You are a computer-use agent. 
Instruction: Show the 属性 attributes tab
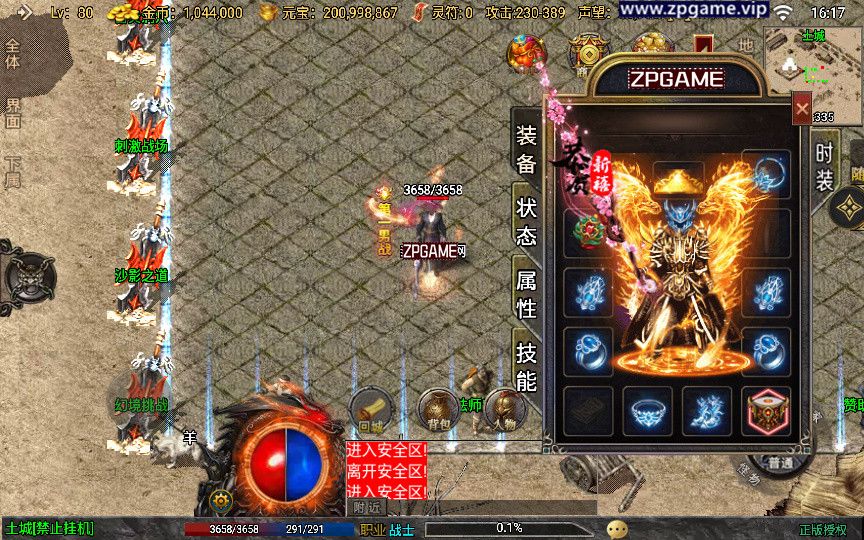pyautogui.click(x=526, y=293)
